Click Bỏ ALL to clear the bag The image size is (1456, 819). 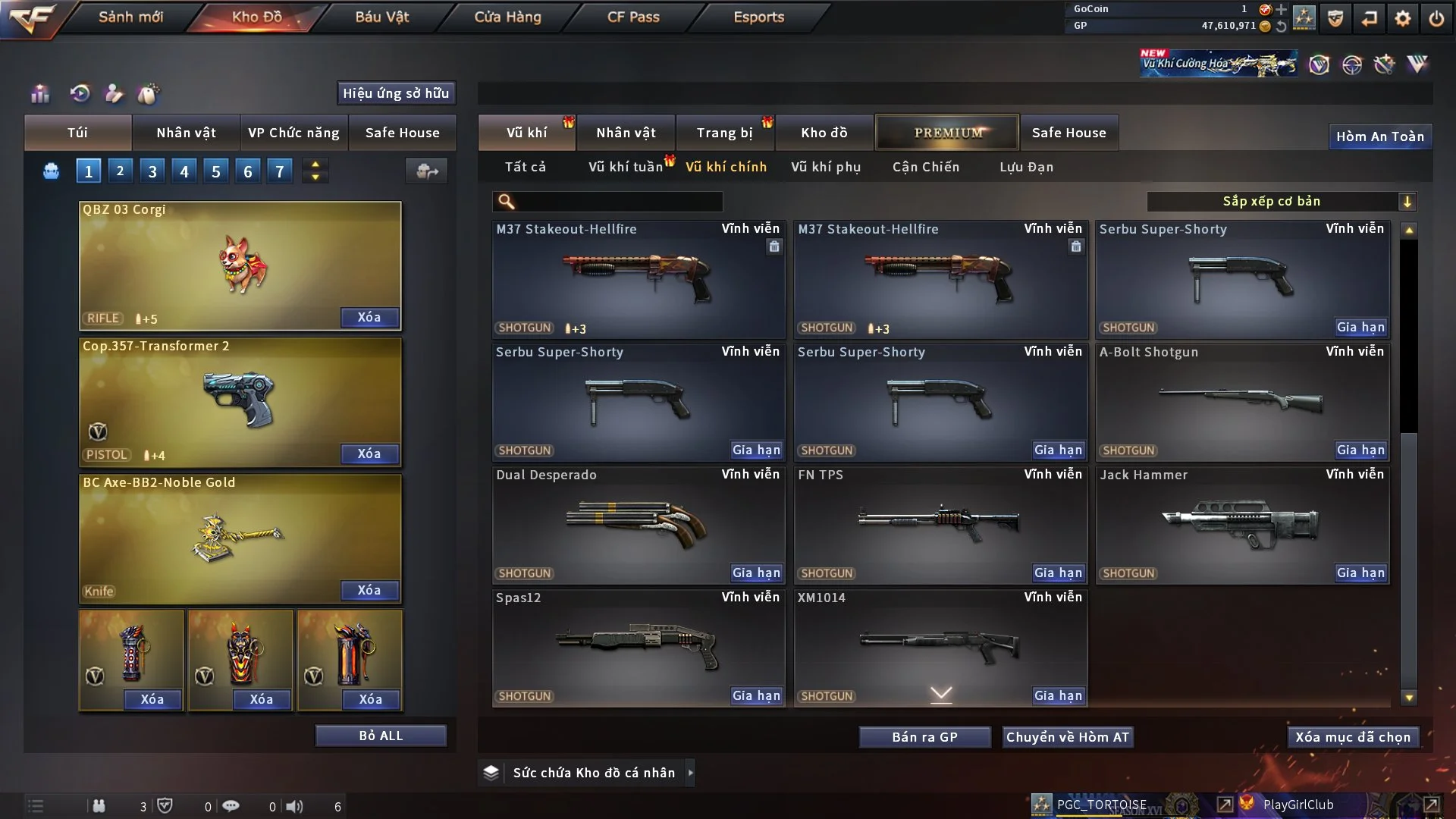coord(381,736)
